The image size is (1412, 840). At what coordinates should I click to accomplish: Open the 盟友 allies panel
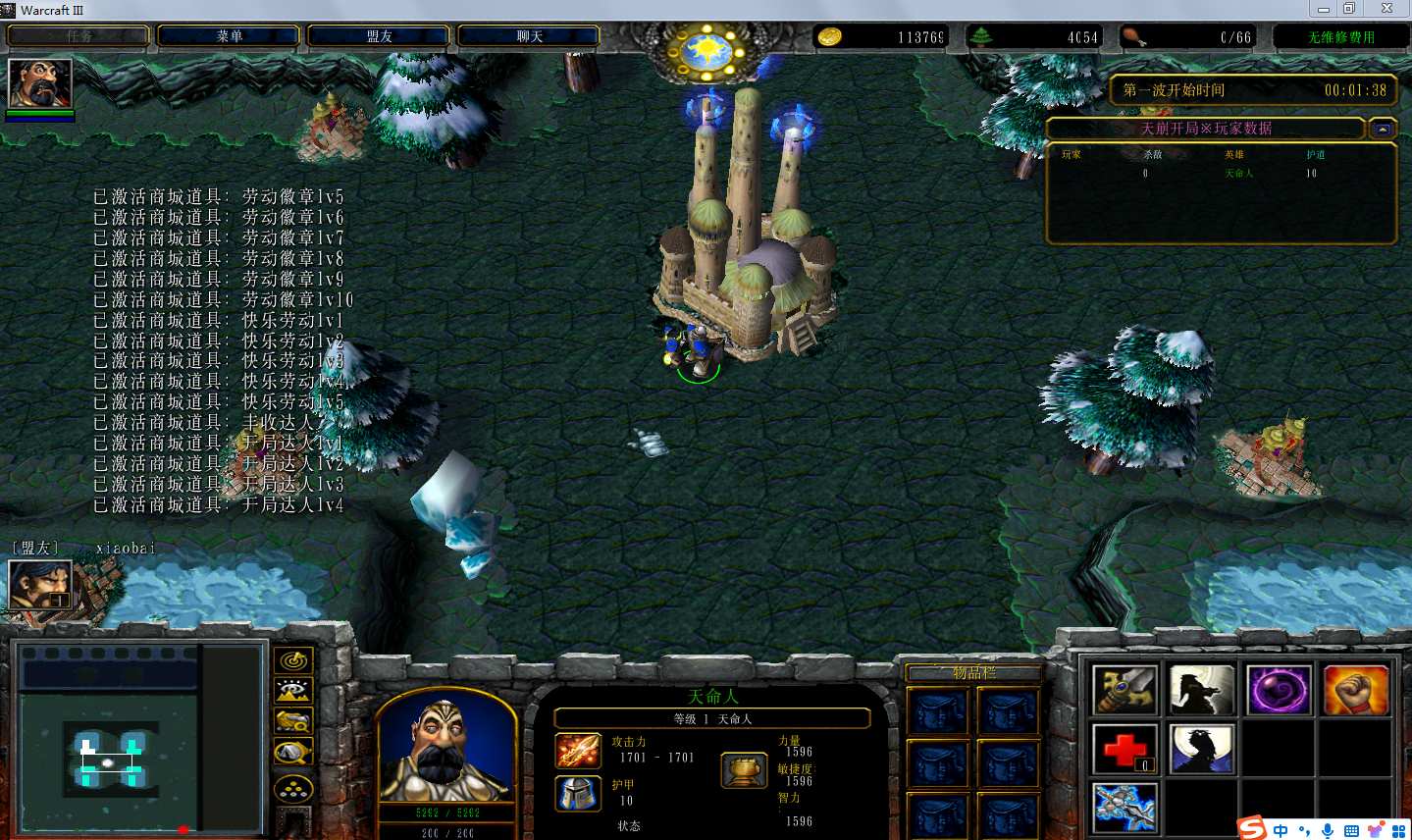pyautogui.click(x=379, y=36)
